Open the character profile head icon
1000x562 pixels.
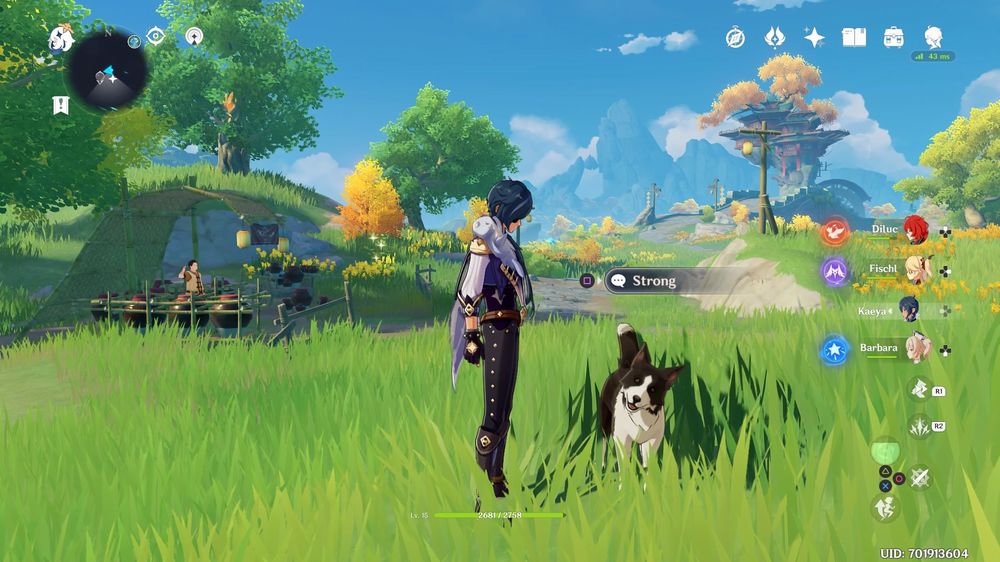[933, 38]
